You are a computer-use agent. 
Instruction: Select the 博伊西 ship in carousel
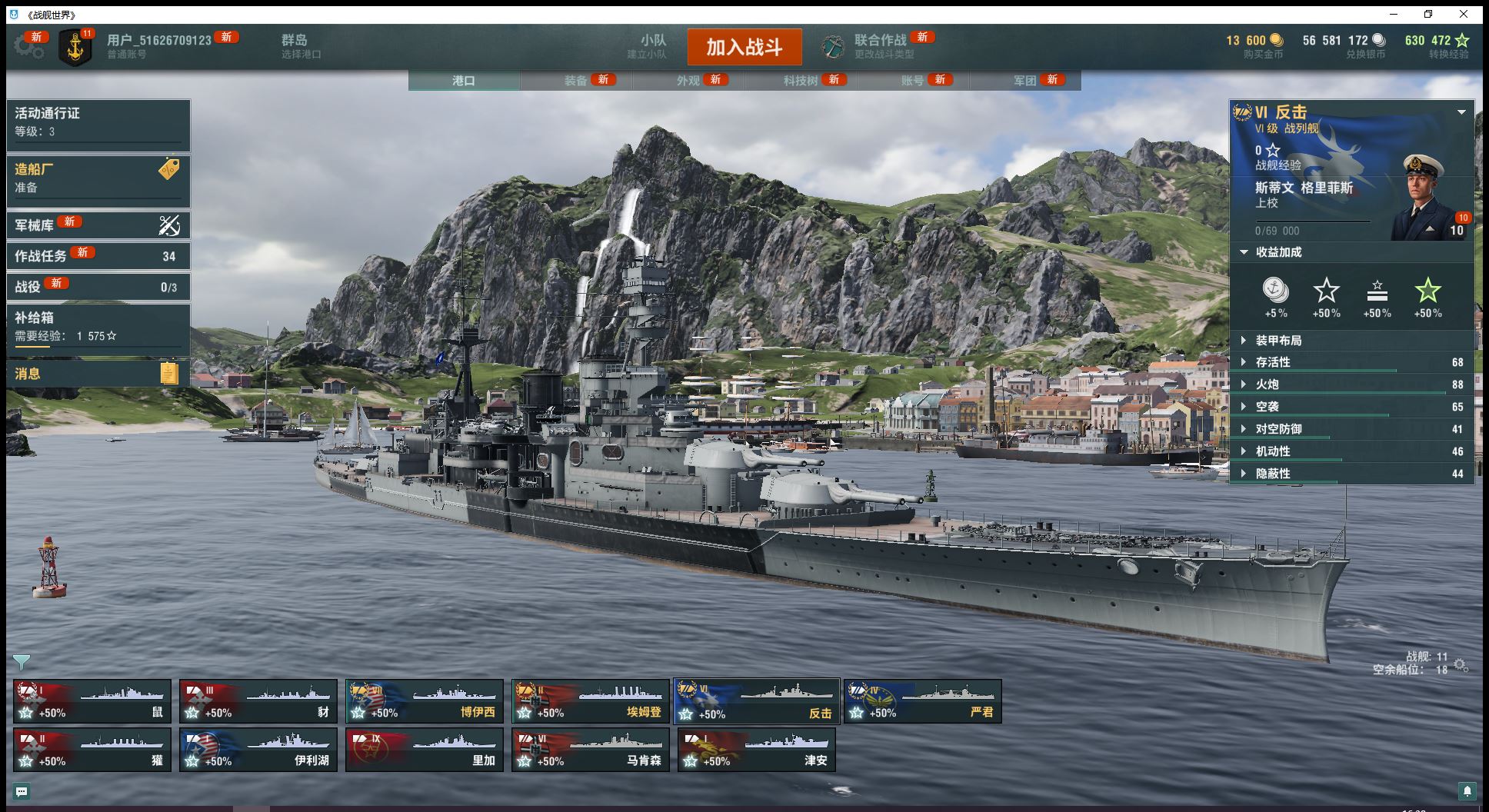(425, 701)
